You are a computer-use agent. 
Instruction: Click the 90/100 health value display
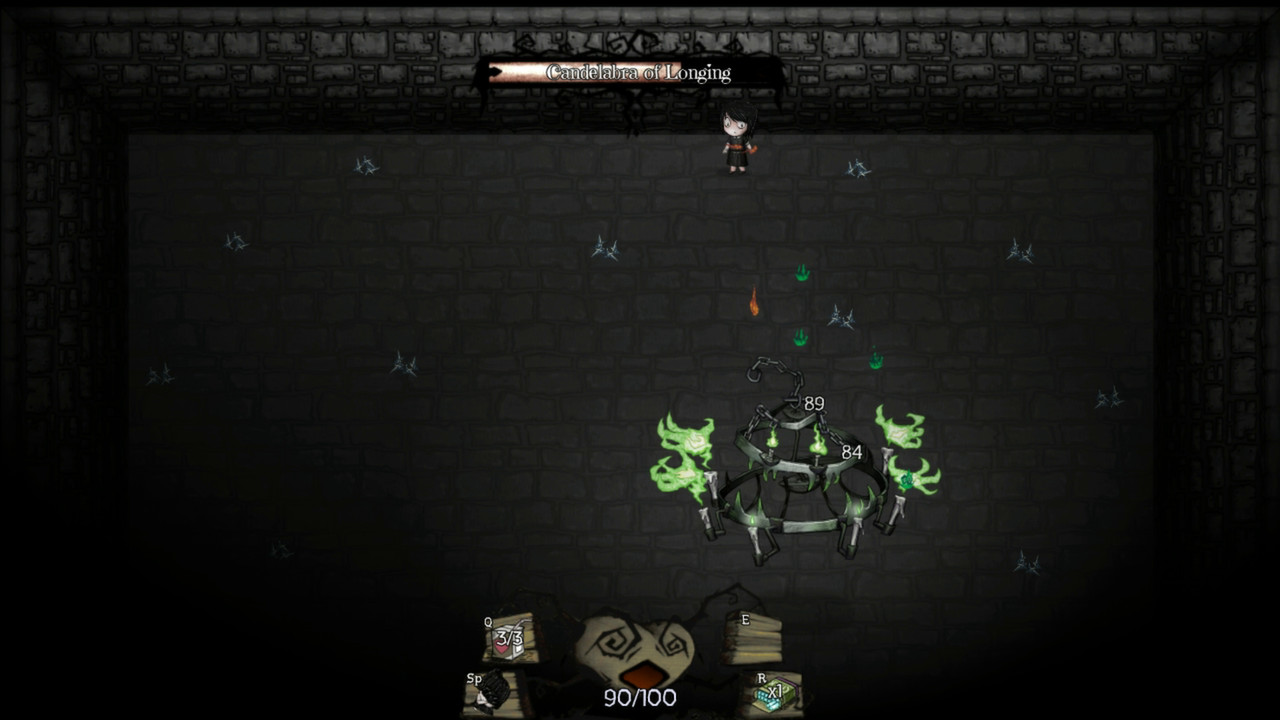[640, 700]
